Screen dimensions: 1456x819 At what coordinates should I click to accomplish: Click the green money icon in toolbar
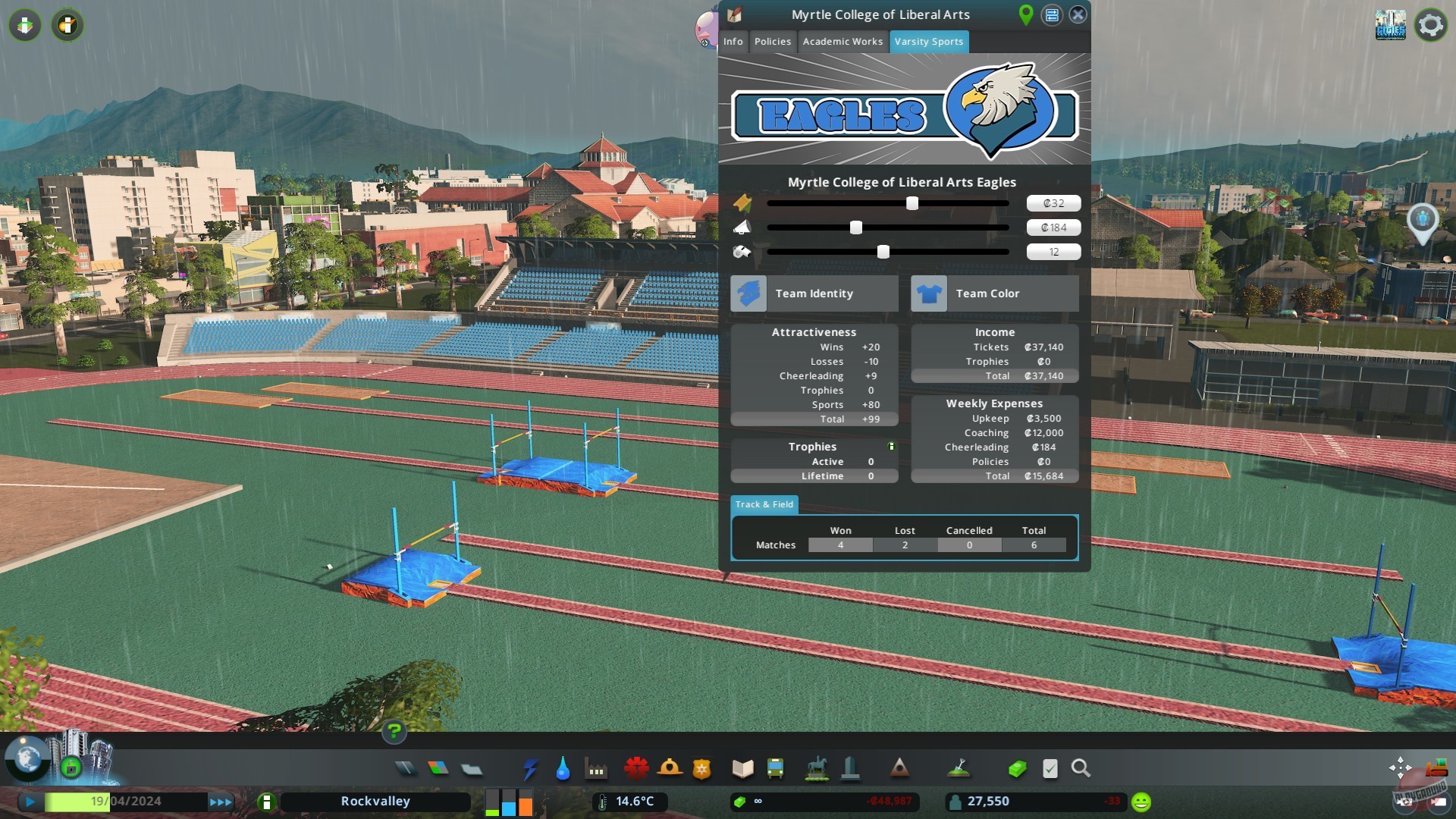click(1017, 768)
